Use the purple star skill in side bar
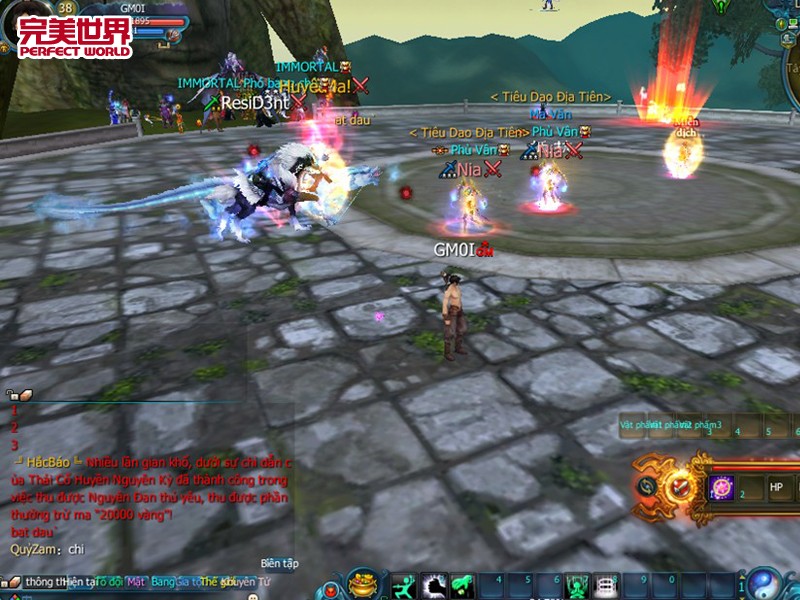The height and width of the screenshot is (600, 800). pyautogui.click(x=721, y=487)
